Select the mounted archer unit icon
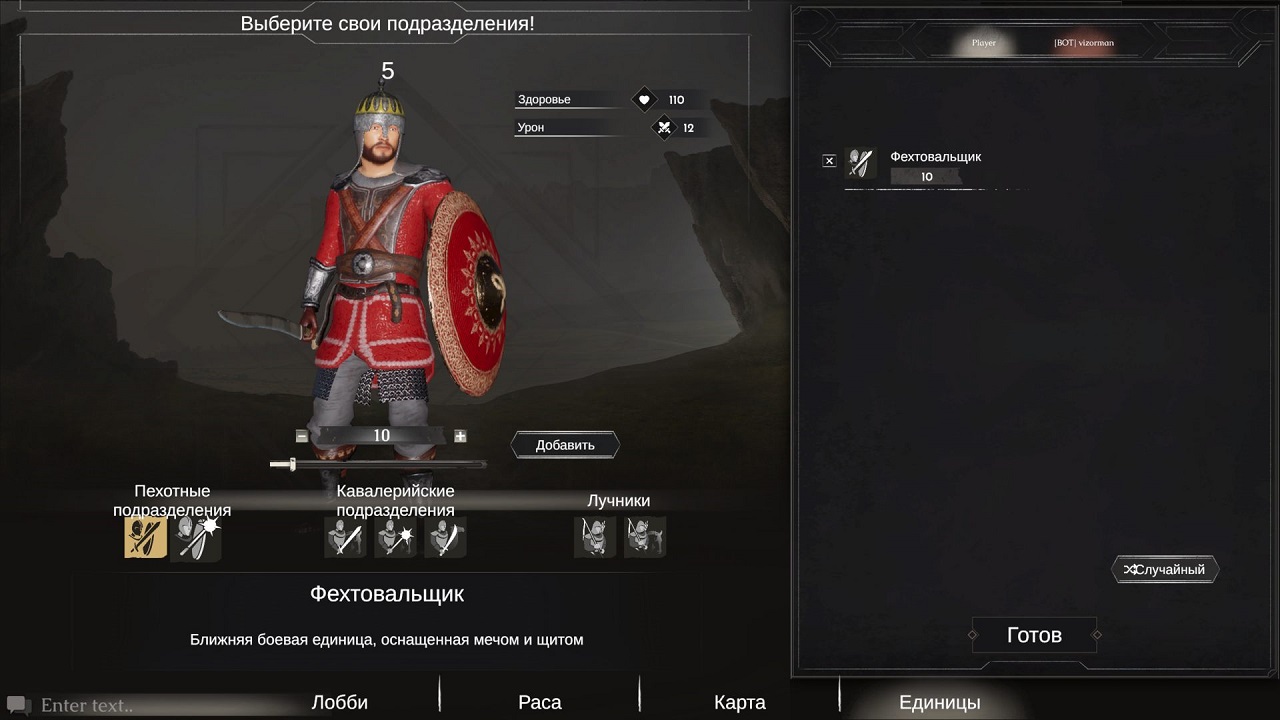The image size is (1280, 720). coord(645,538)
